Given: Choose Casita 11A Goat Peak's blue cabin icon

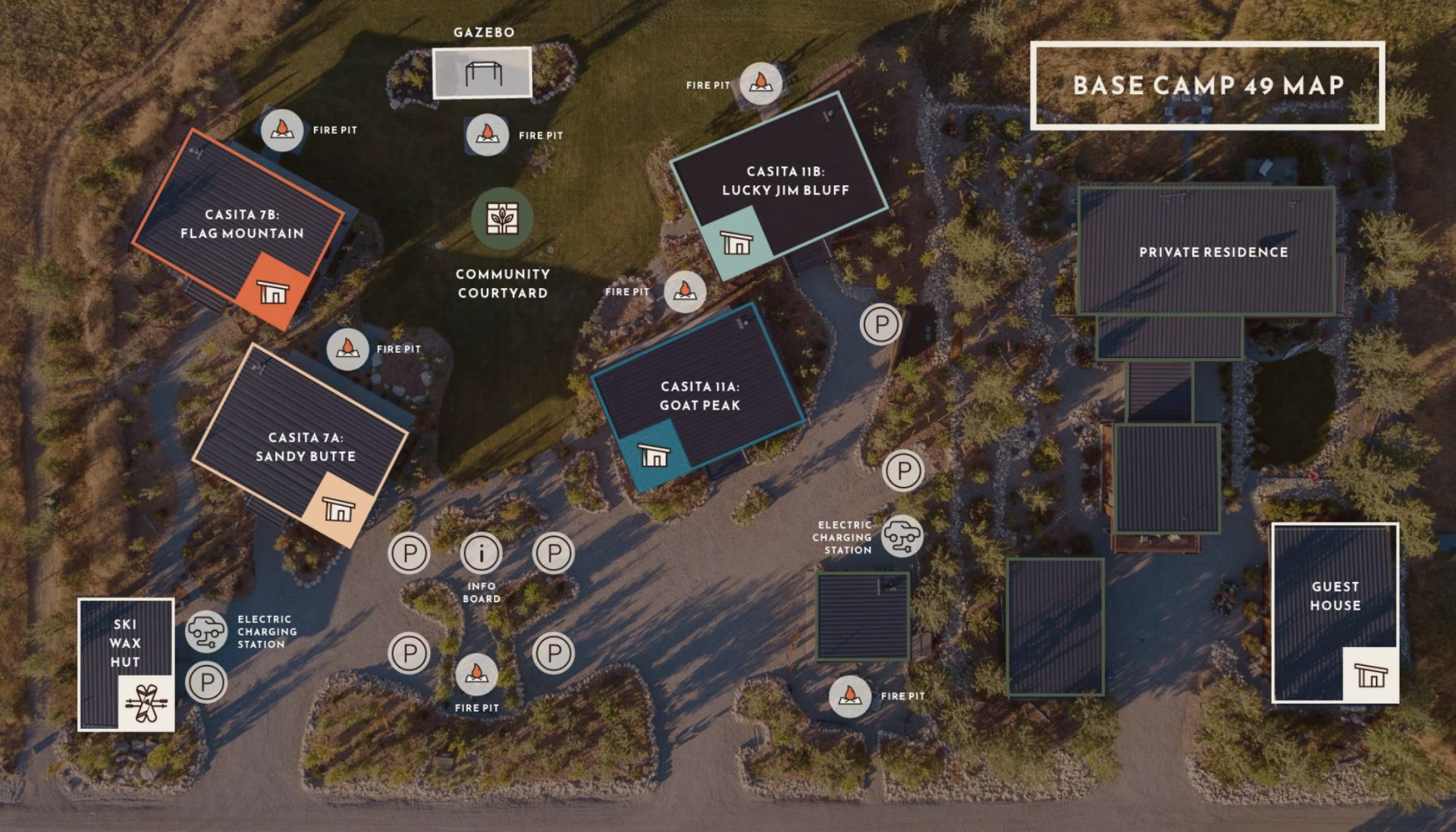Looking at the screenshot, I should pyautogui.click(x=654, y=454).
